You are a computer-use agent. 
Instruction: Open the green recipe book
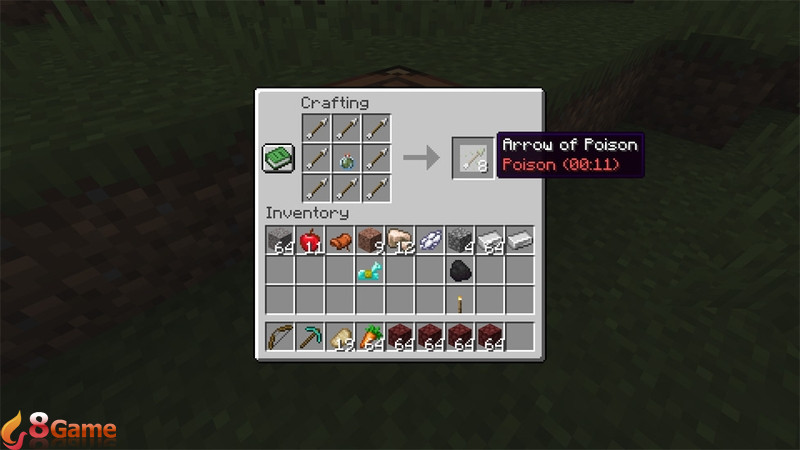point(278,158)
